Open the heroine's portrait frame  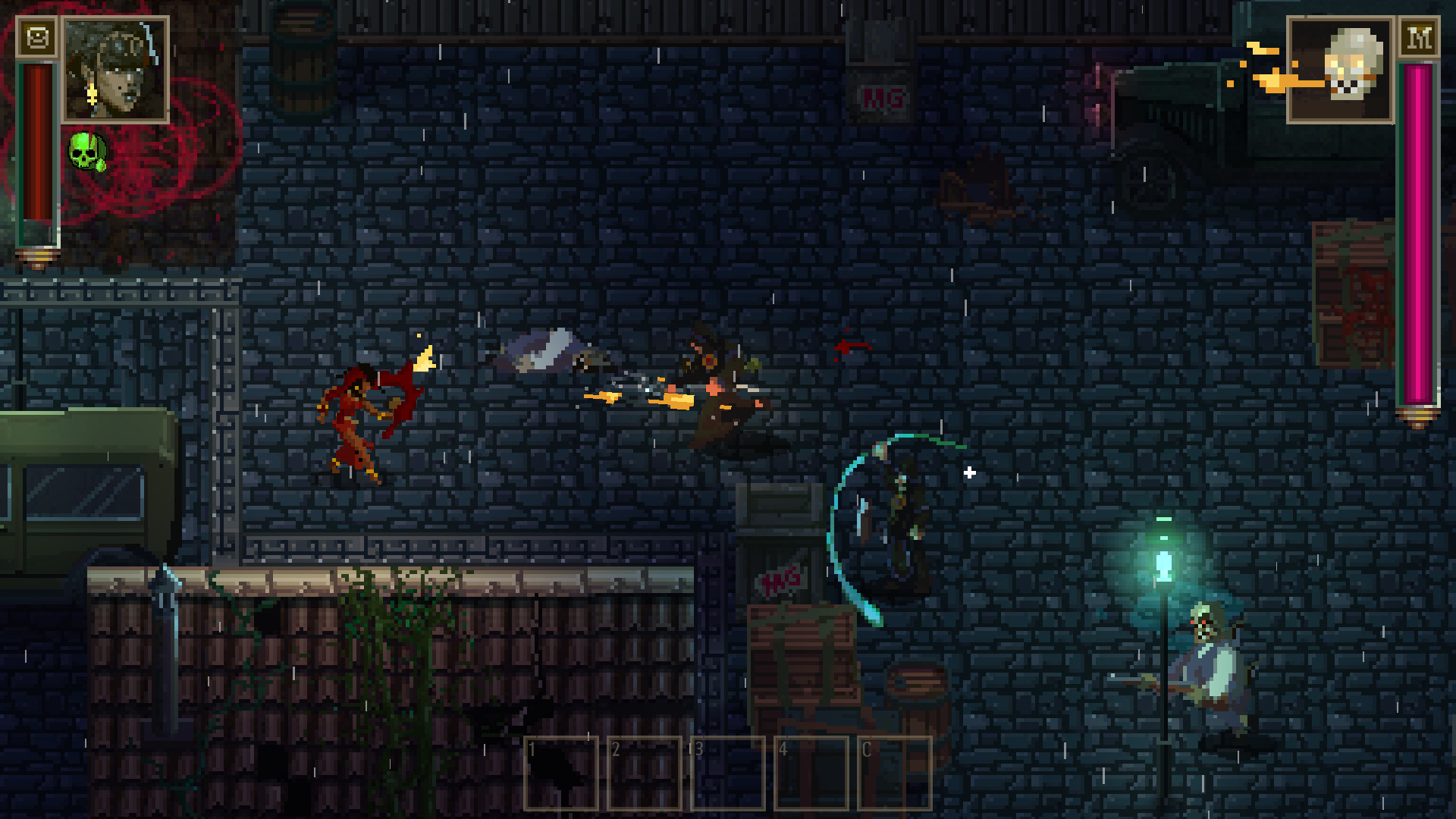[x=115, y=68]
